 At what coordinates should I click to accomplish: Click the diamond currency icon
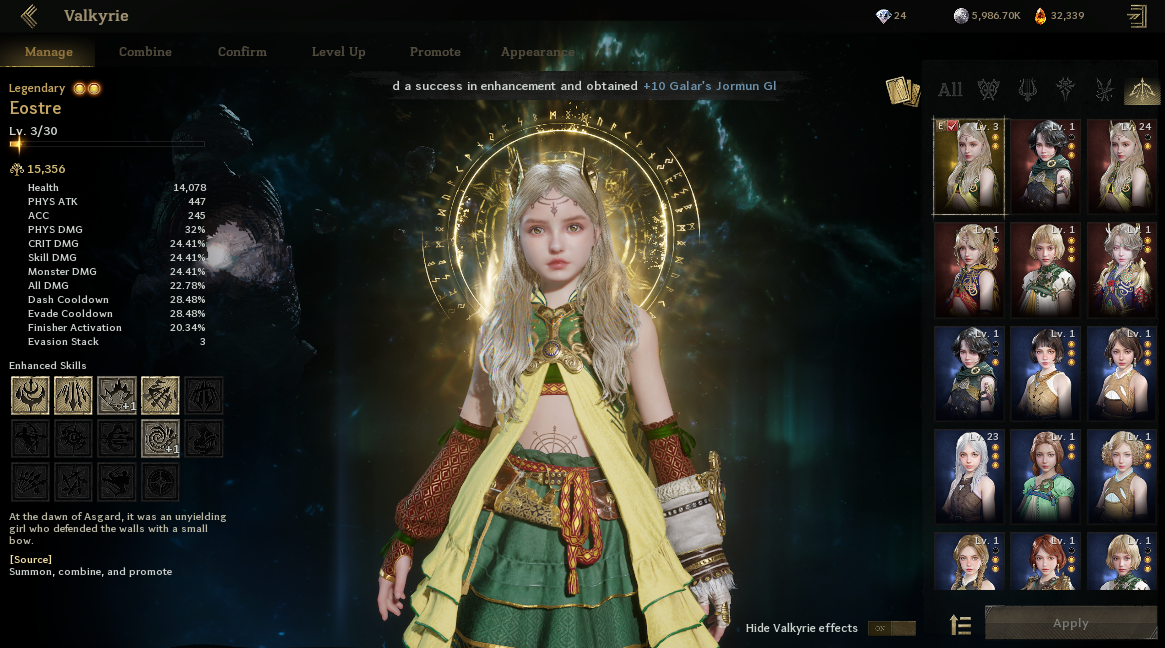click(x=882, y=15)
